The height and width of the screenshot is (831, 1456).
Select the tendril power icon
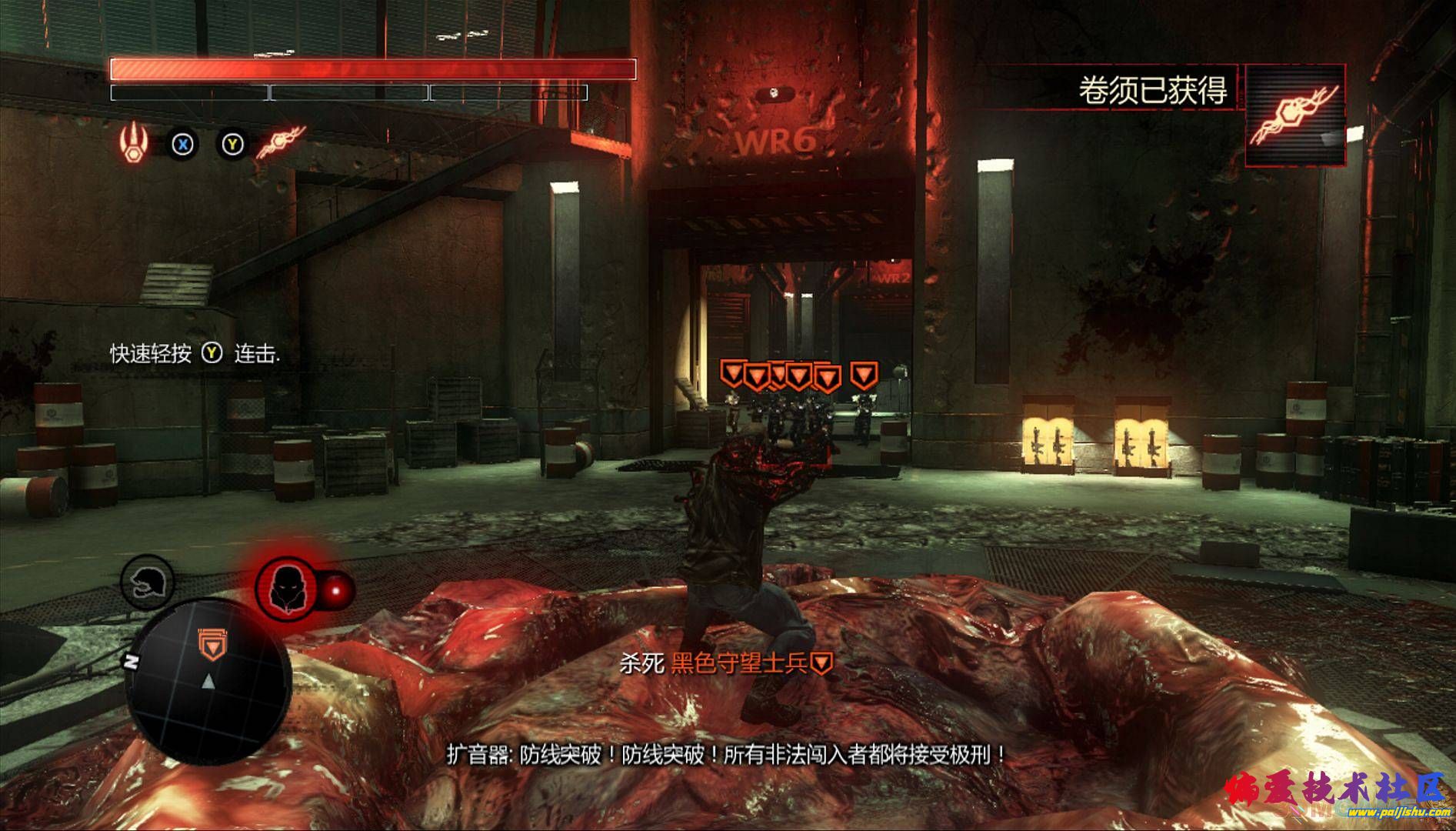[x=280, y=142]
